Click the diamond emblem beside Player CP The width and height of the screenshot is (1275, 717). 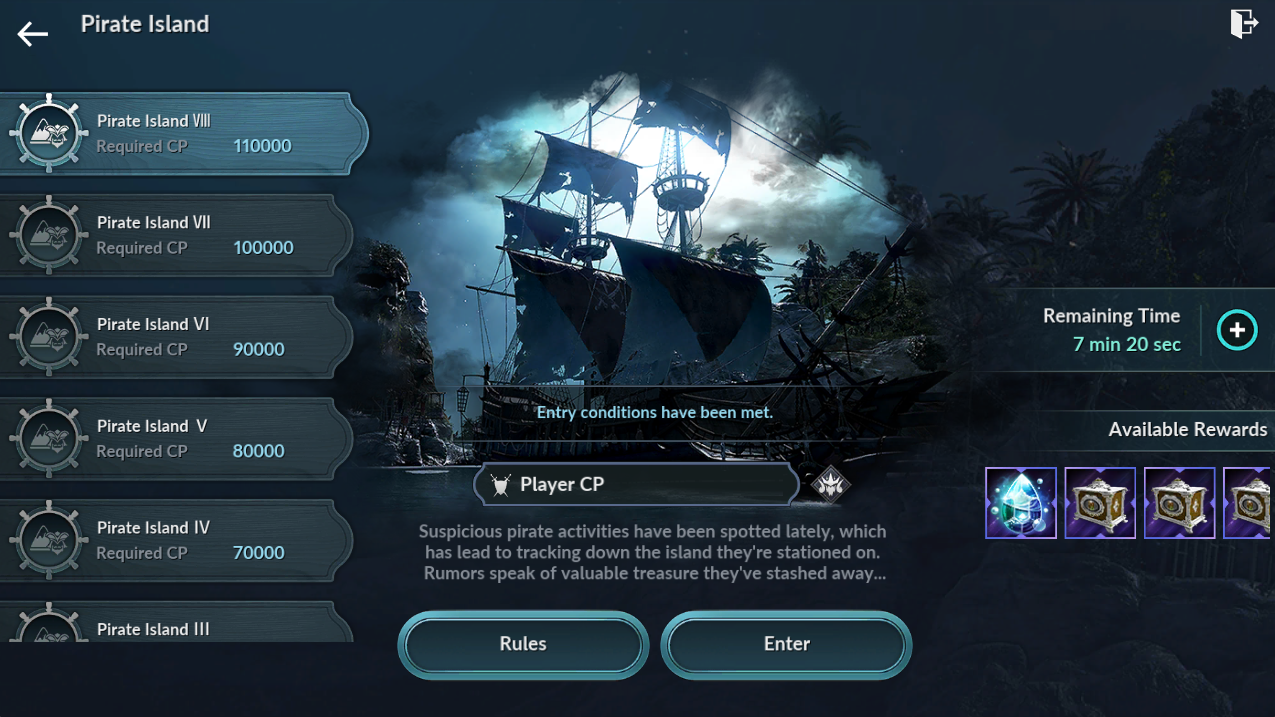830,485
